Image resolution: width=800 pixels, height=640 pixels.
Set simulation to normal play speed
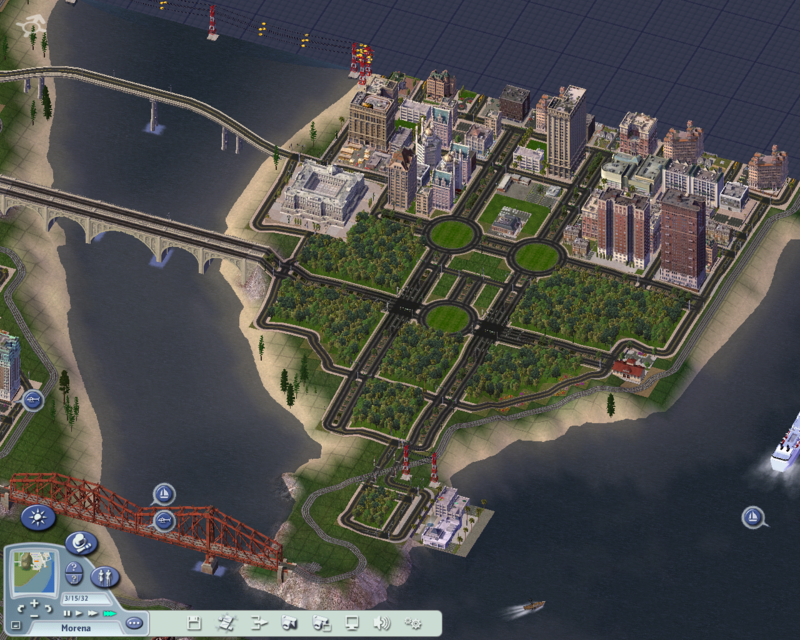pyautogui.click(x=79, y=613)
